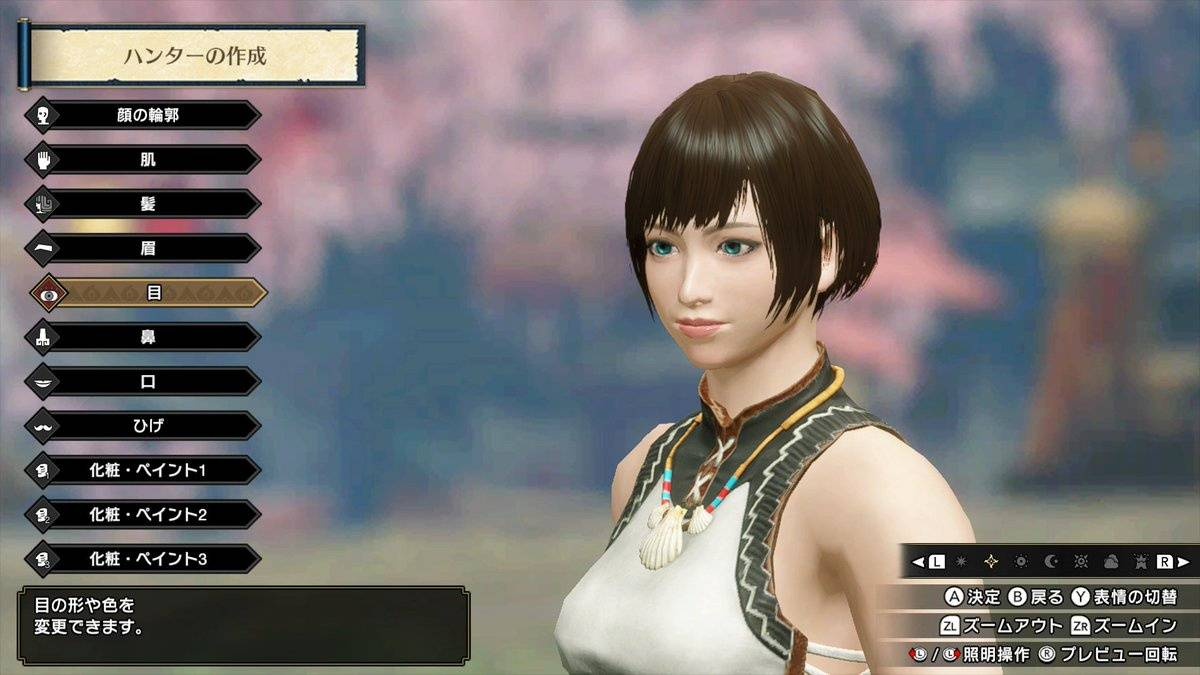Screen dimensions: 1200x675
Task: Choose the 眉 eyebrow entry
Action: pyautogui.click(x=147, y=248)
